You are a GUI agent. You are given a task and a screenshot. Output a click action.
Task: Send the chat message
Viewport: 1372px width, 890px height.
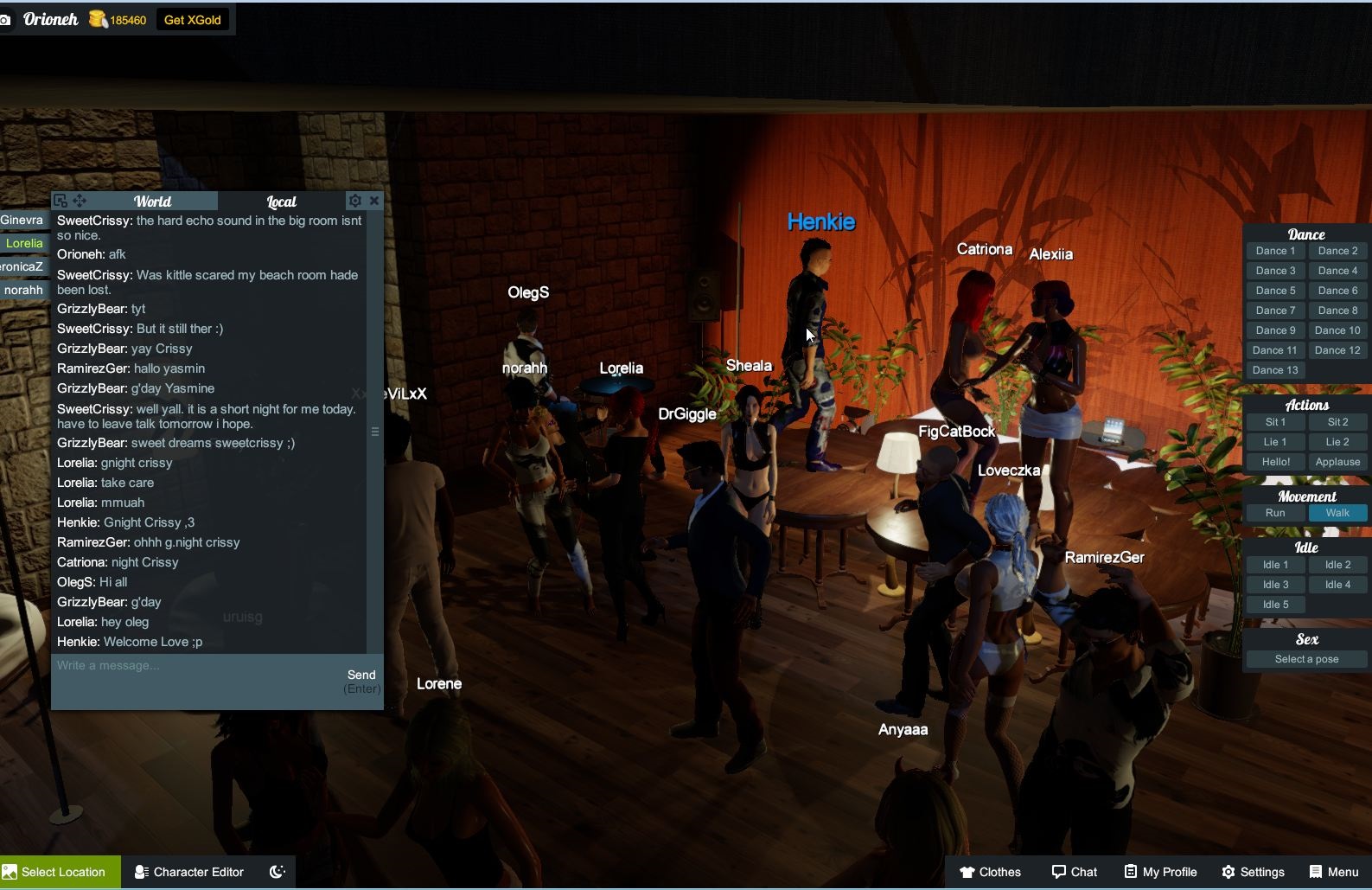tap(361, 676)
